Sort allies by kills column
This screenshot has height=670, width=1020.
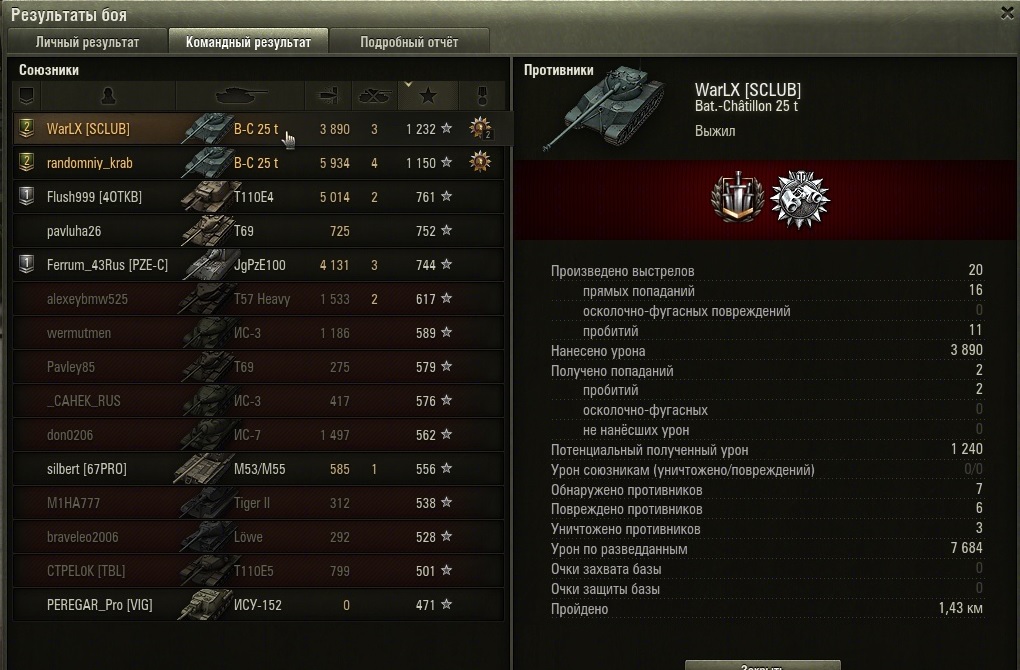(374, 96)
